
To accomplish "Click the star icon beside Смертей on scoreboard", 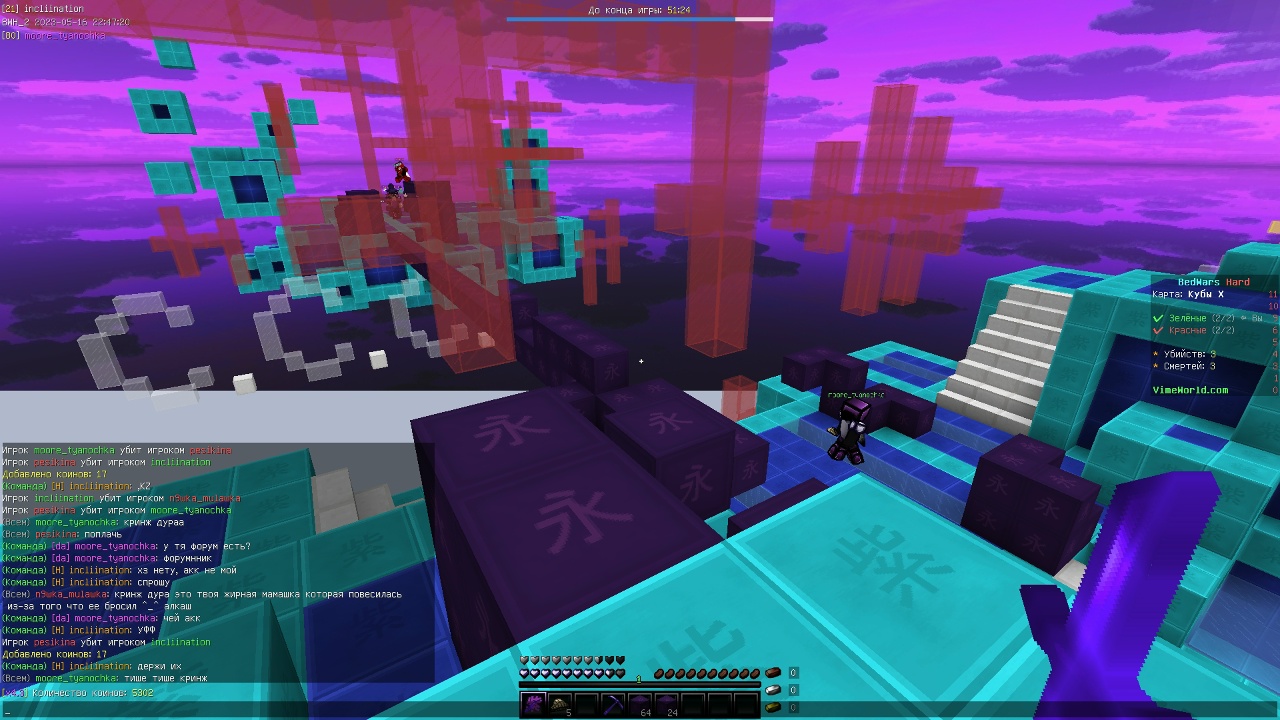I will coord(1155,366).
